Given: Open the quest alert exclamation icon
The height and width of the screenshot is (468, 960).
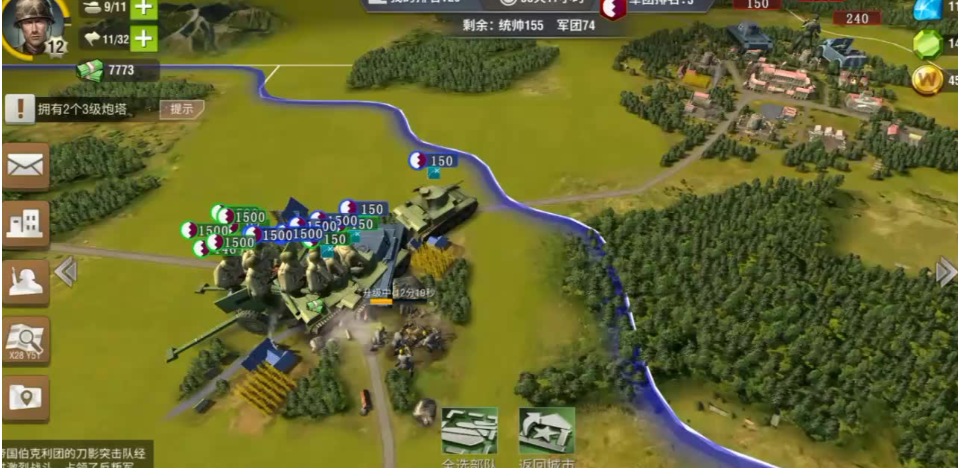Looking at the screenshot, I should pos(19,109).
